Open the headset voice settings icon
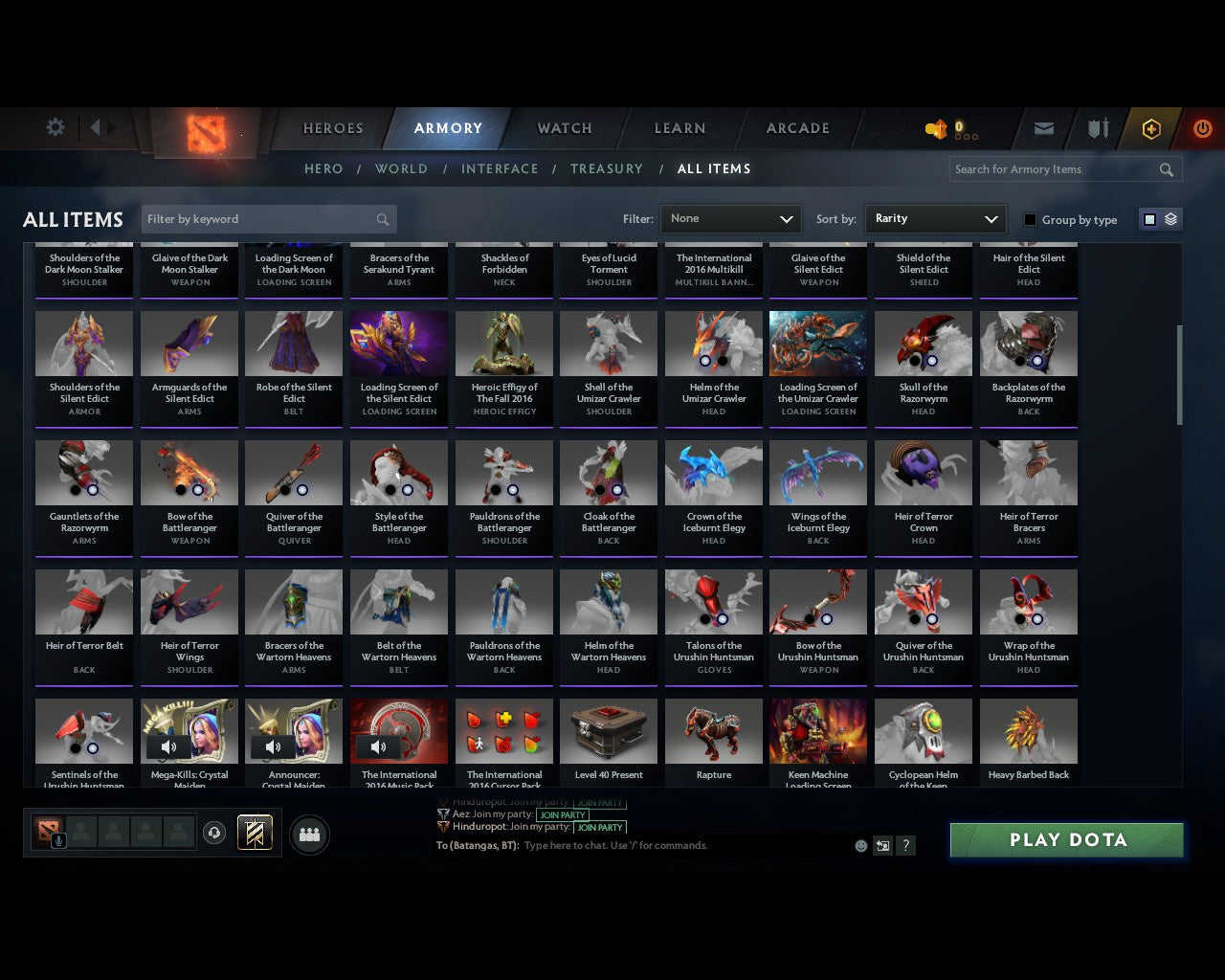The width and height of the screenshot is (1225, 980). [x=214, y=833]
